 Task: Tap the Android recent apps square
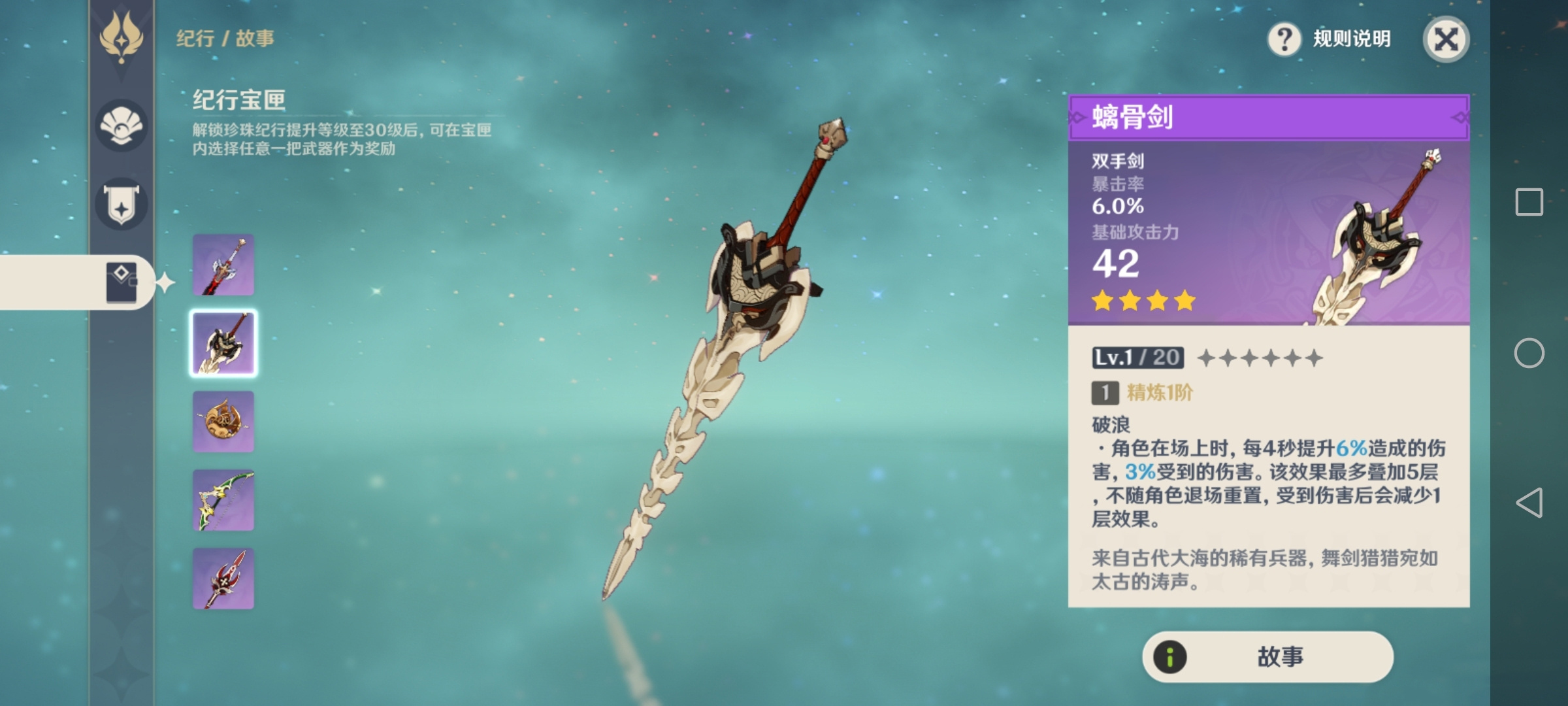tap(1529, 202)
